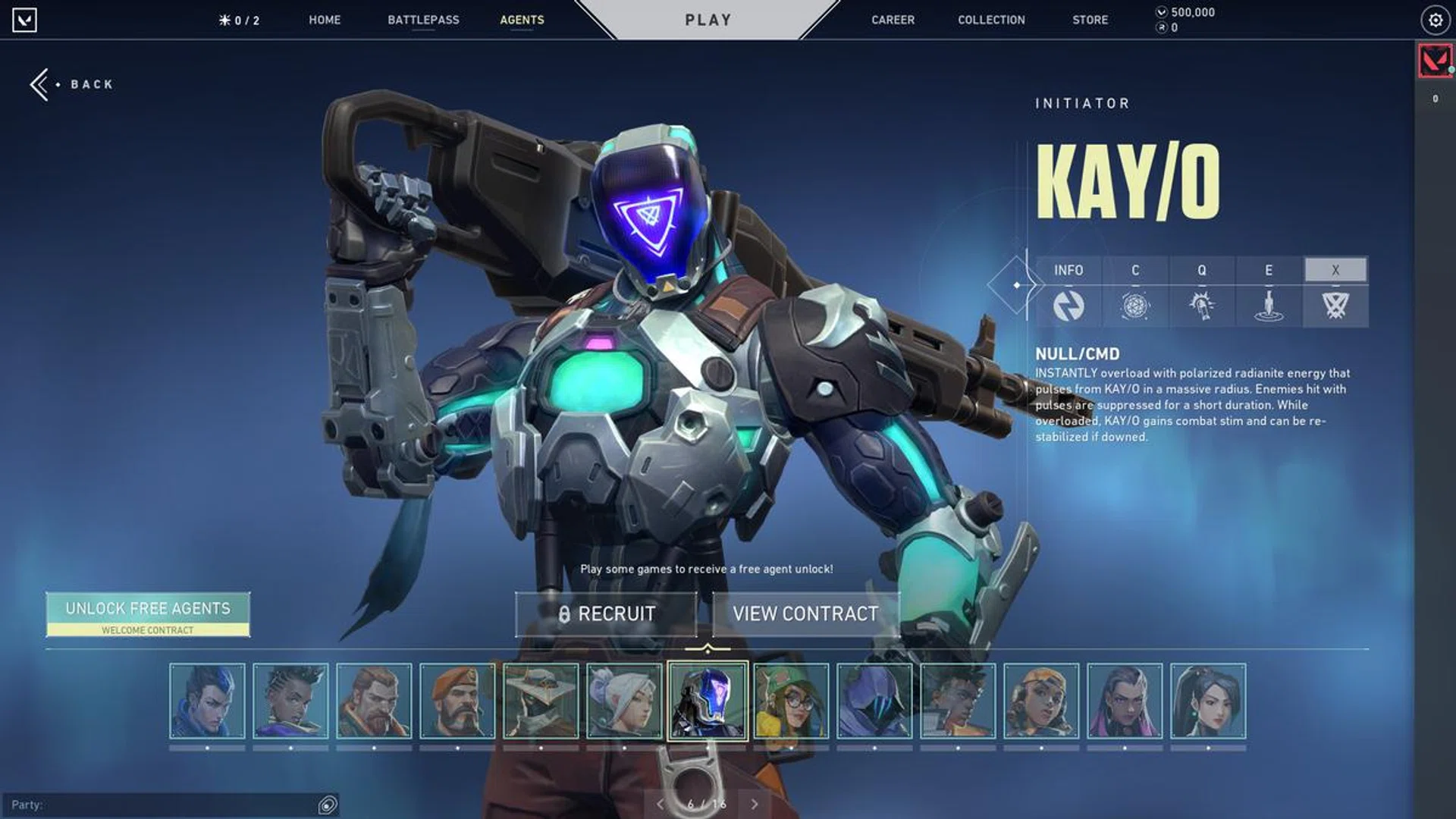
Task: Select the E ability tab
Action: (1269, 291)
